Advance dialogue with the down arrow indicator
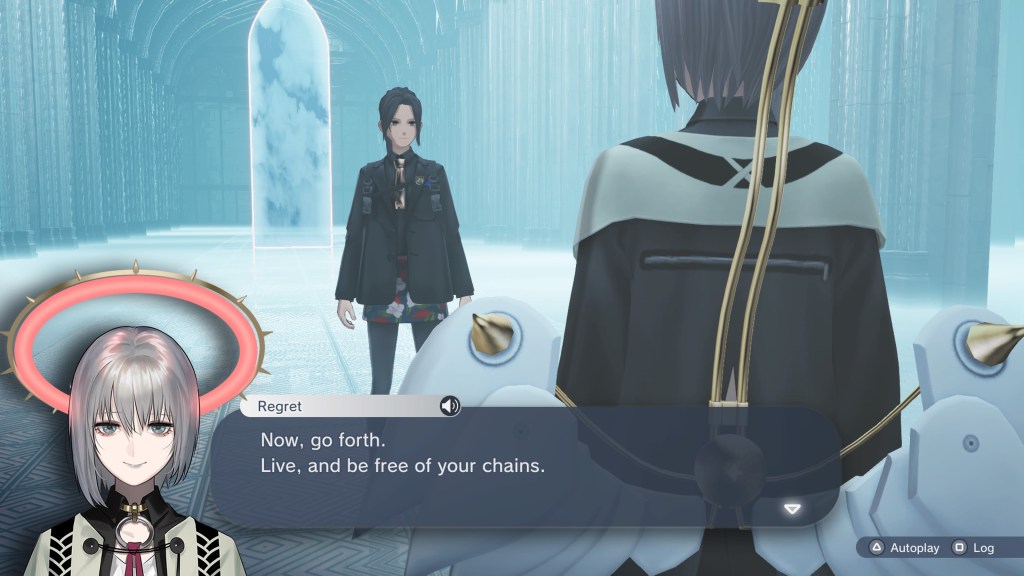Screen dimensions: 1024x576 coord(792,509)
